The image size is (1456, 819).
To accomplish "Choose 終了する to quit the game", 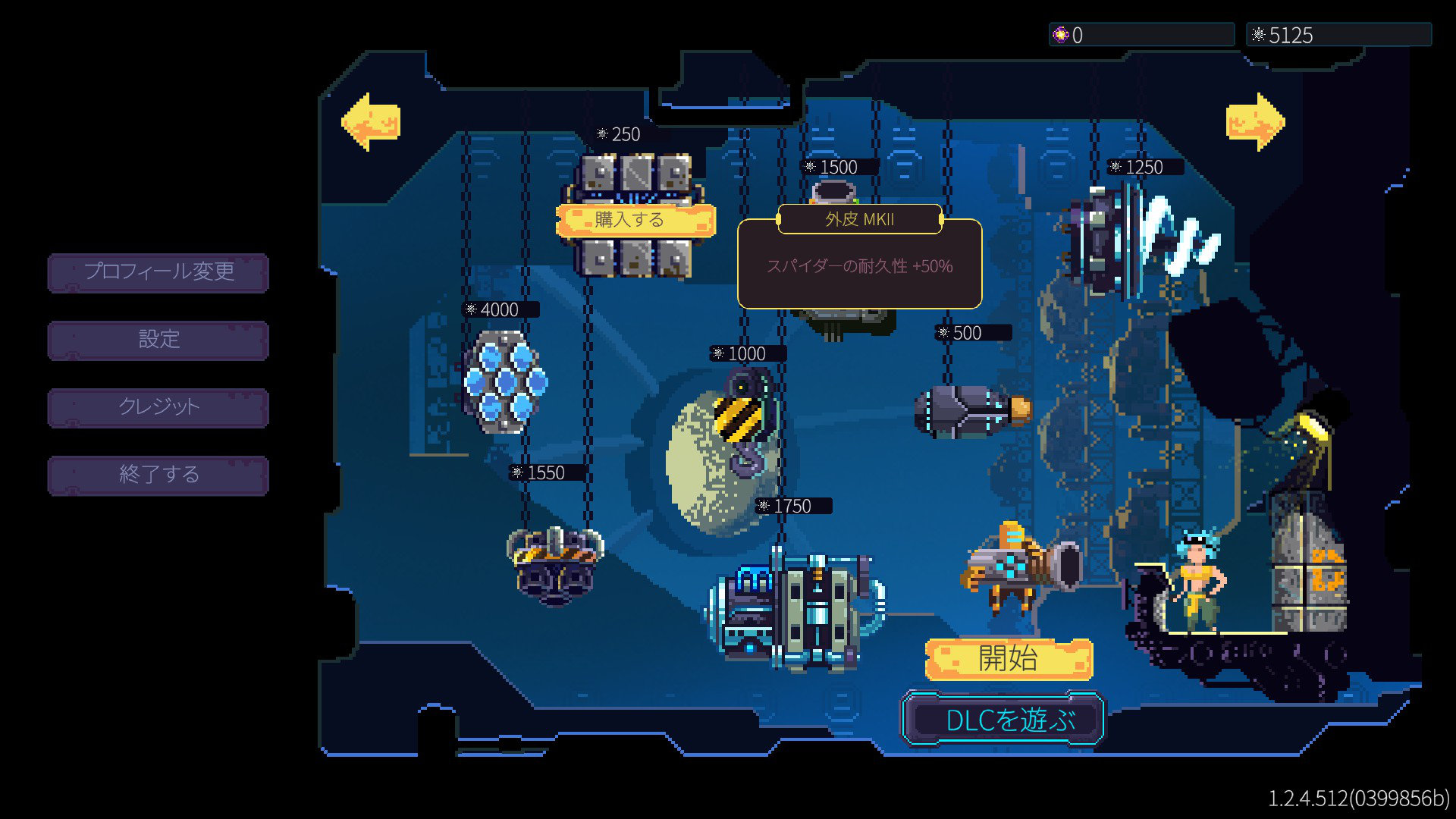I will pyautogui.click(x=158, y=475).
